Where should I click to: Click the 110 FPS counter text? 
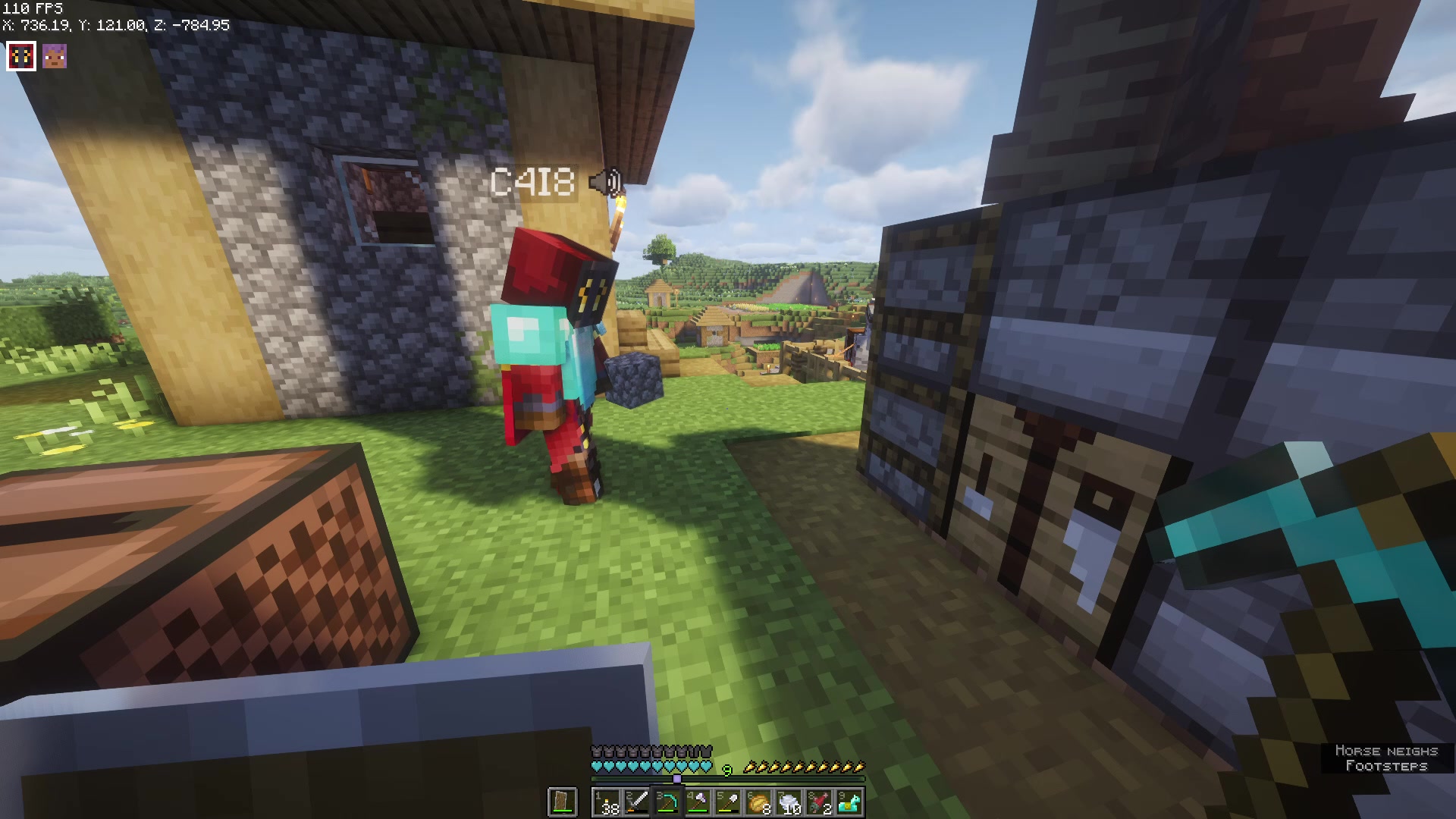pyautogui.click(x=31, y=8)
